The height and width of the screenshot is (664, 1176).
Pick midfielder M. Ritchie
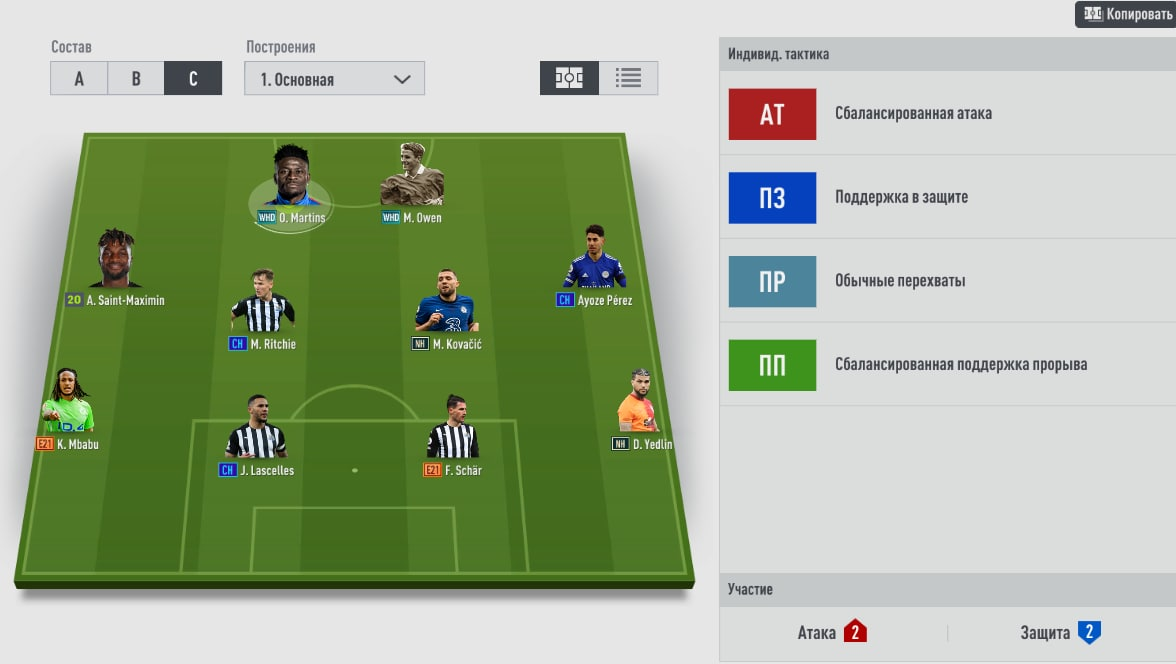tap(262, 304)
